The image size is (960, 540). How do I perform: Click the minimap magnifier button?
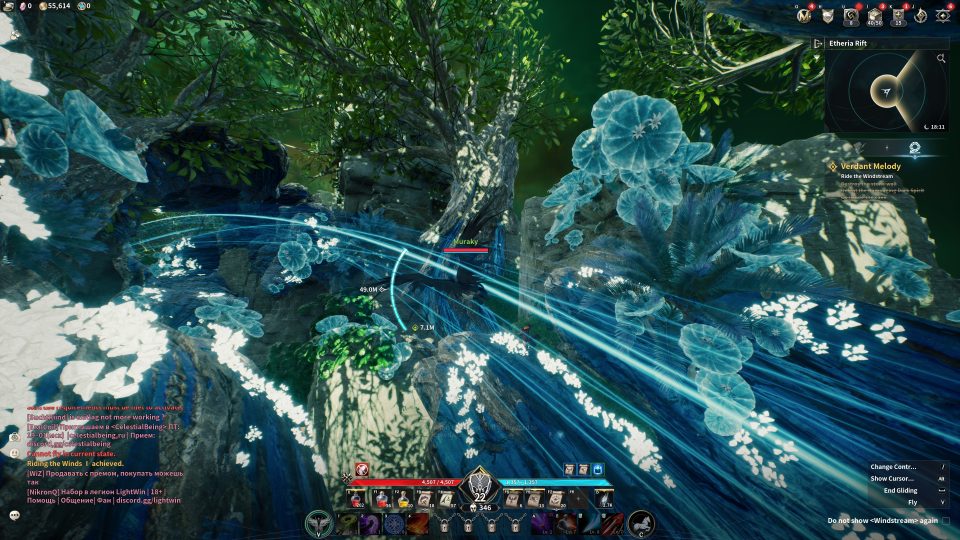[x=941, y=59]
